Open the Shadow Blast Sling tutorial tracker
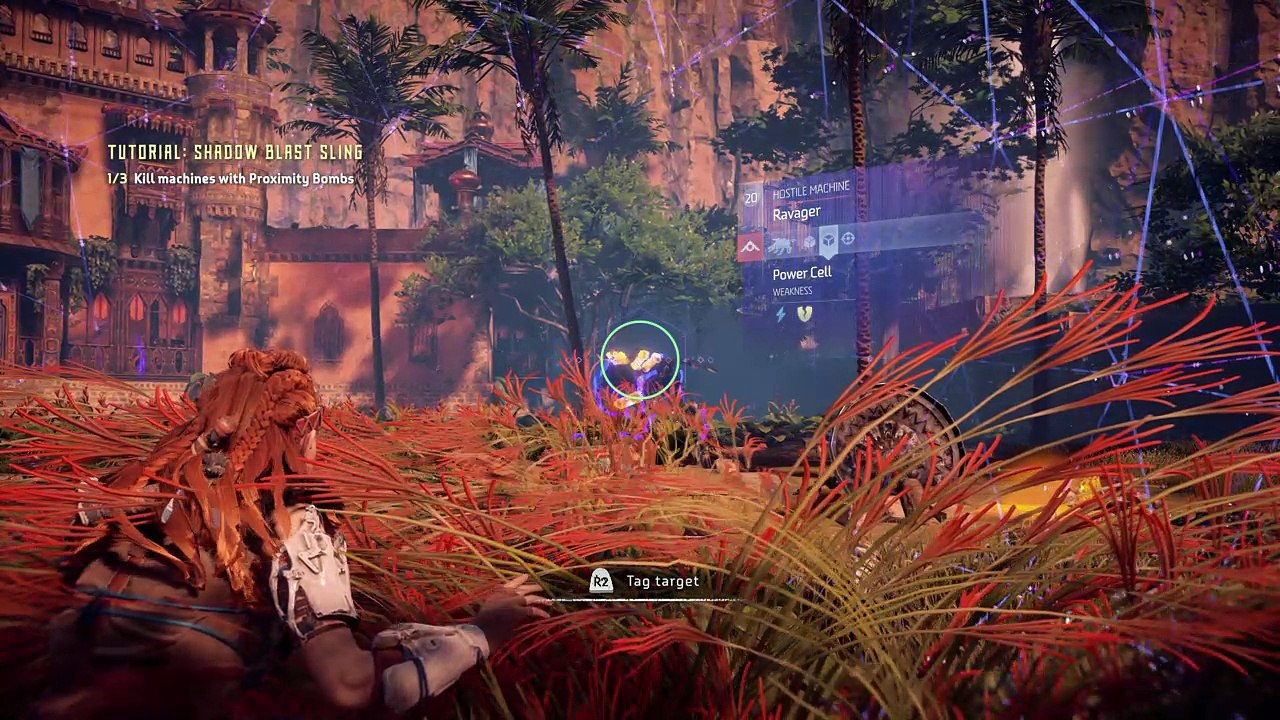 235,152
